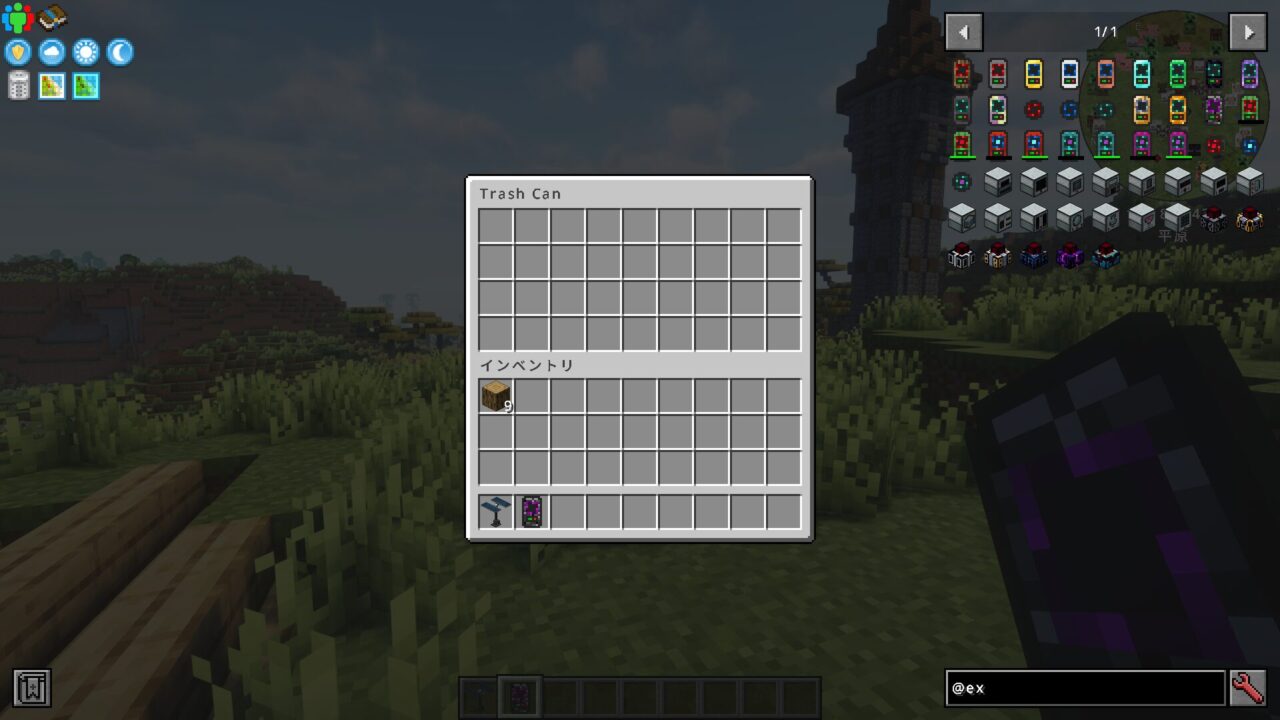The height and width of the screenshot is (720, 1280).
Task: Open the minimap icon beside the map
Action: click(86, 86)
